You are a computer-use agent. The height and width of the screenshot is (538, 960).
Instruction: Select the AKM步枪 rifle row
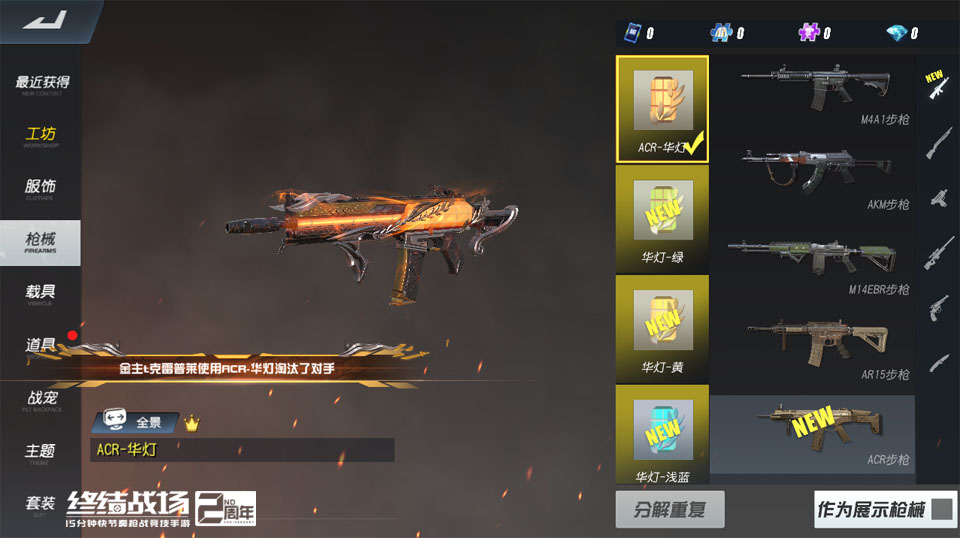point(812,180)
